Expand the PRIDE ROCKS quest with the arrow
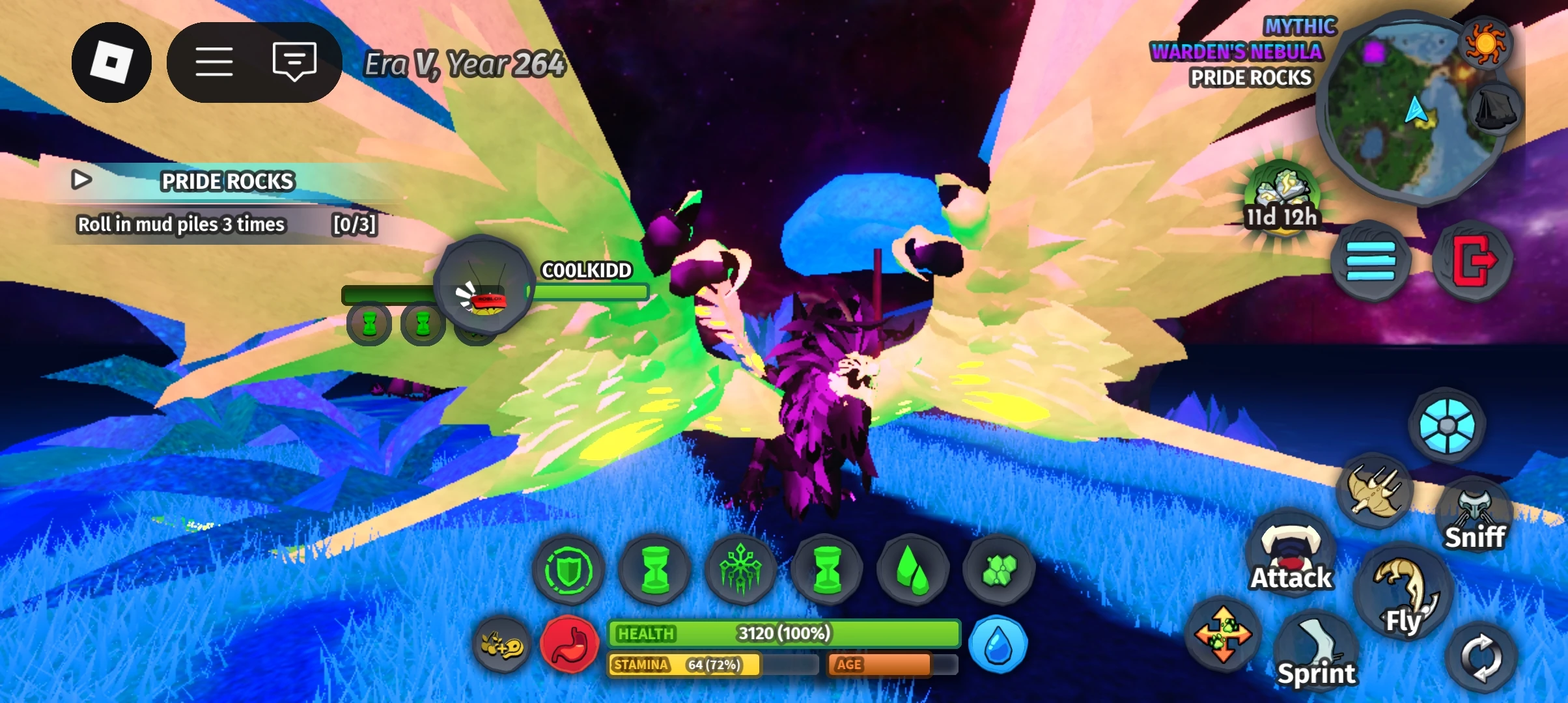 83,181
